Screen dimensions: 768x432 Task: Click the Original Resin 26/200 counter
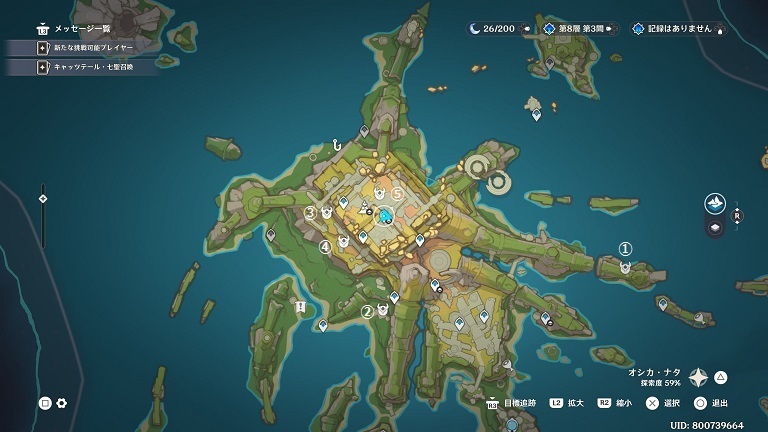click(492, 29)
